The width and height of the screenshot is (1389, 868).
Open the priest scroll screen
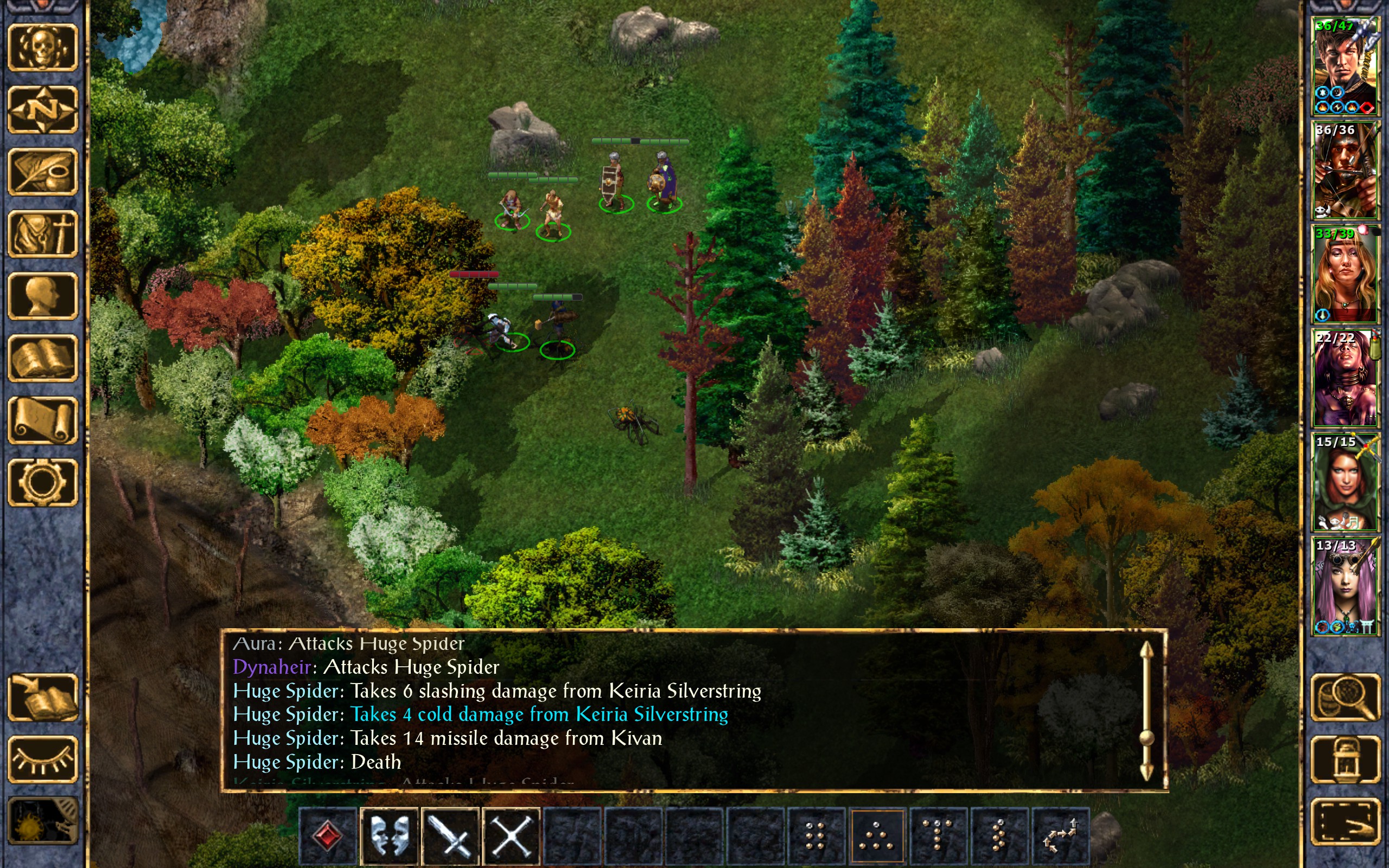42,420
